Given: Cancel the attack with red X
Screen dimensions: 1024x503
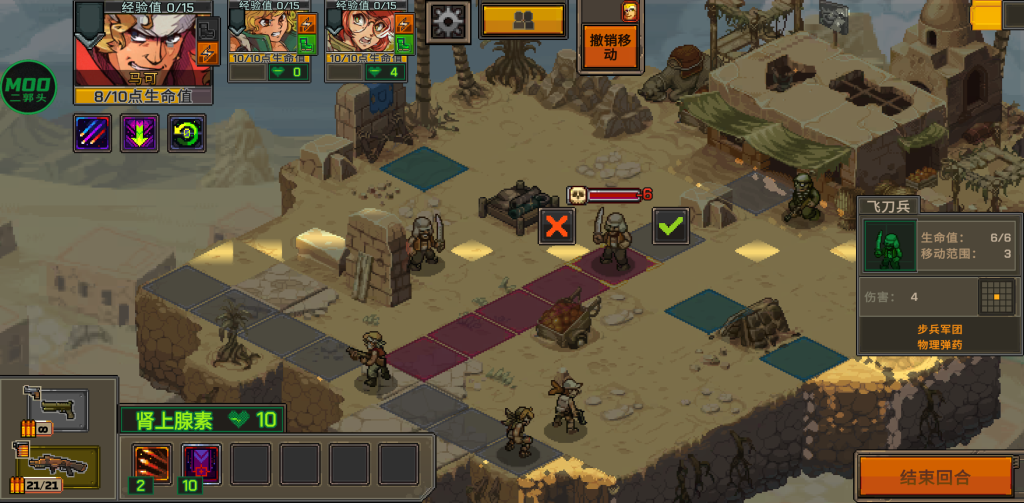Looking at the screenshot, I should click(x=557, y=226).
